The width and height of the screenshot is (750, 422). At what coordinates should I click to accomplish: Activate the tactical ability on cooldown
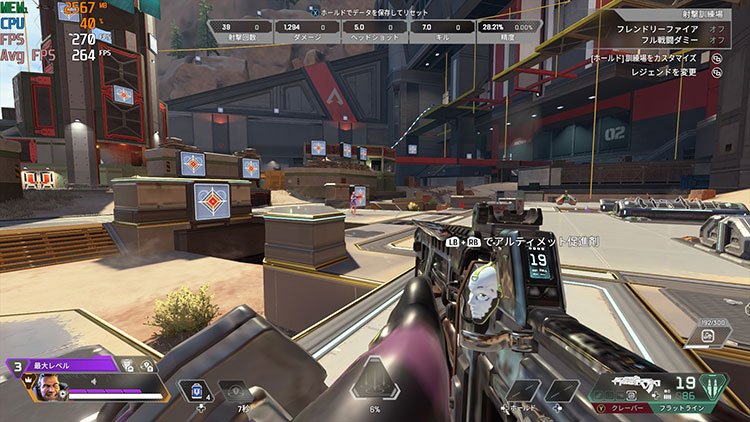tap(236, 390)
